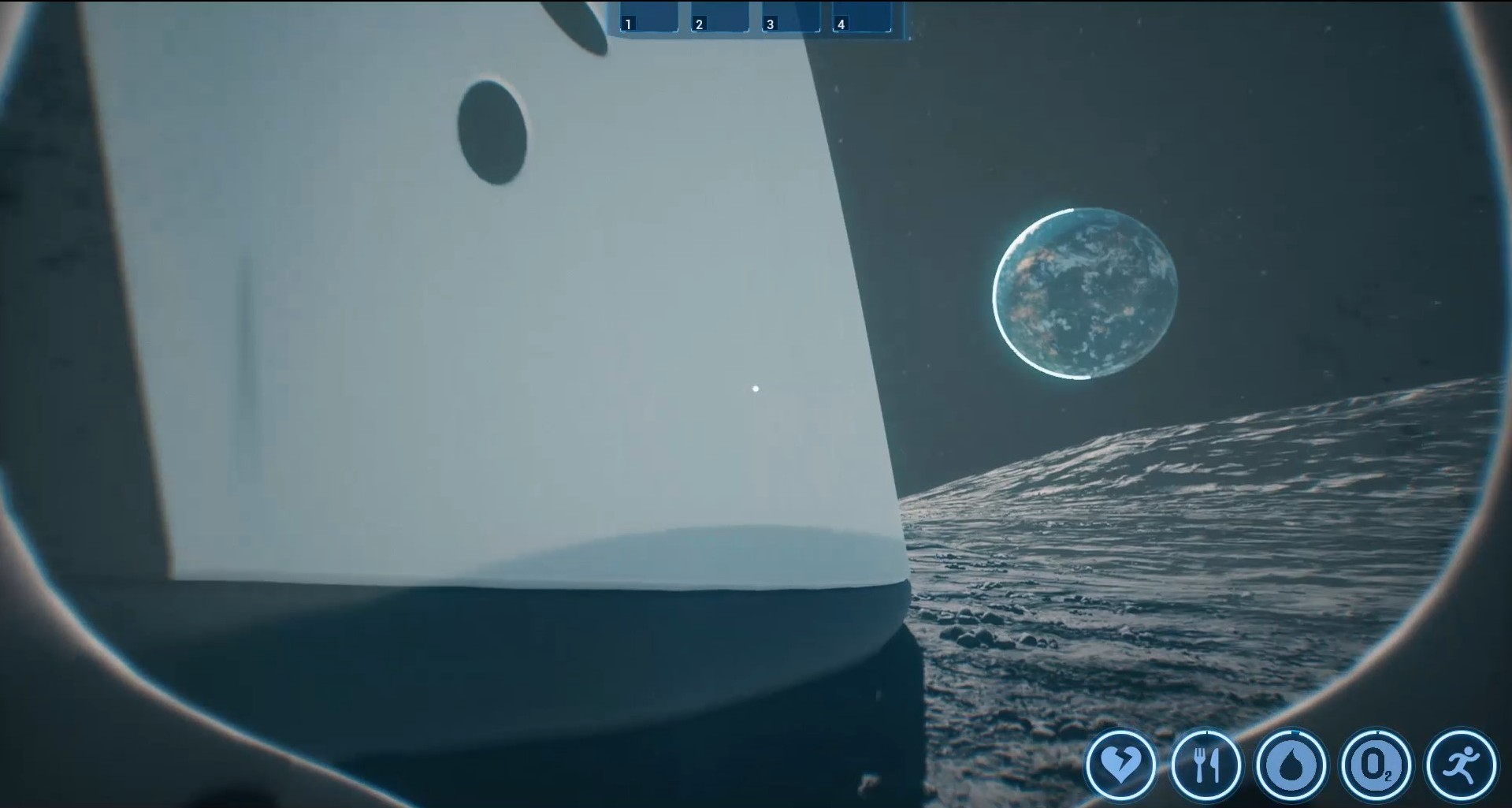The image size is (1512, 808).
Task: Click the number label on slot 4
Action: click(x=841, y=24)
